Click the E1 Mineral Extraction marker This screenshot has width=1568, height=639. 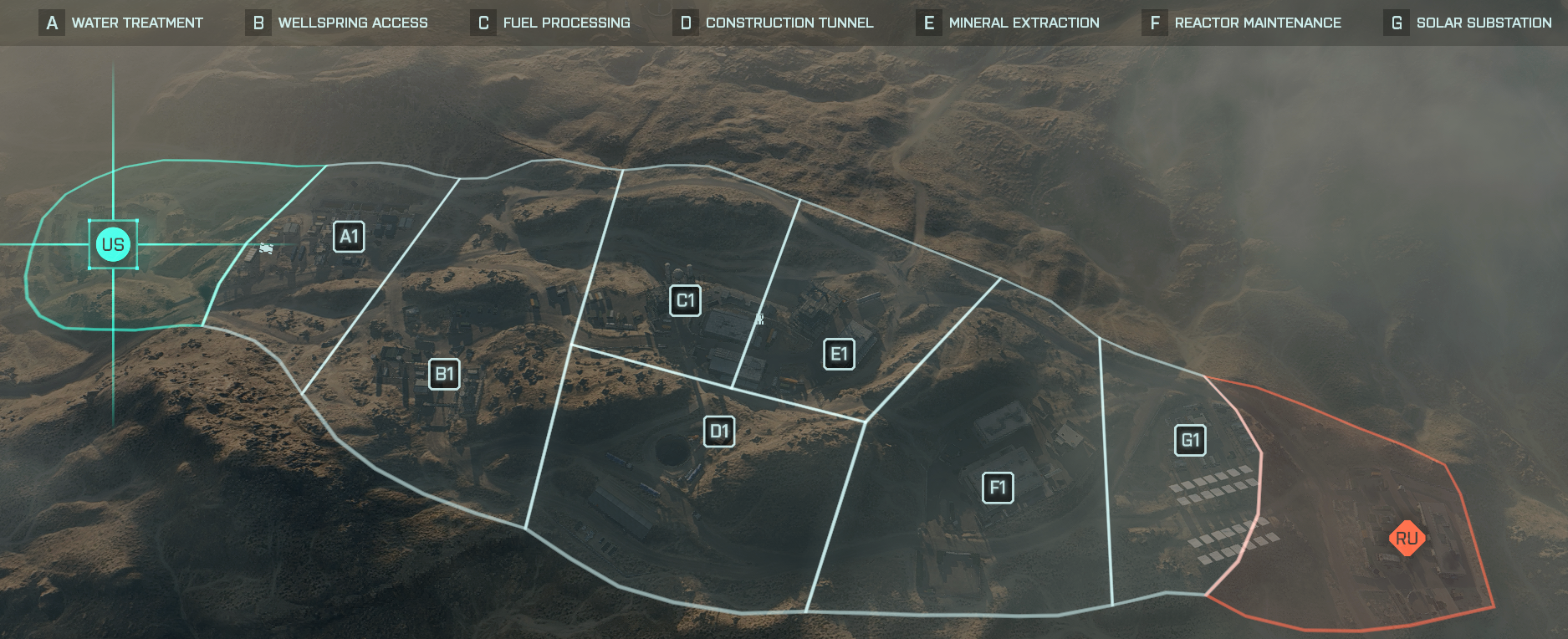(839, 354)
